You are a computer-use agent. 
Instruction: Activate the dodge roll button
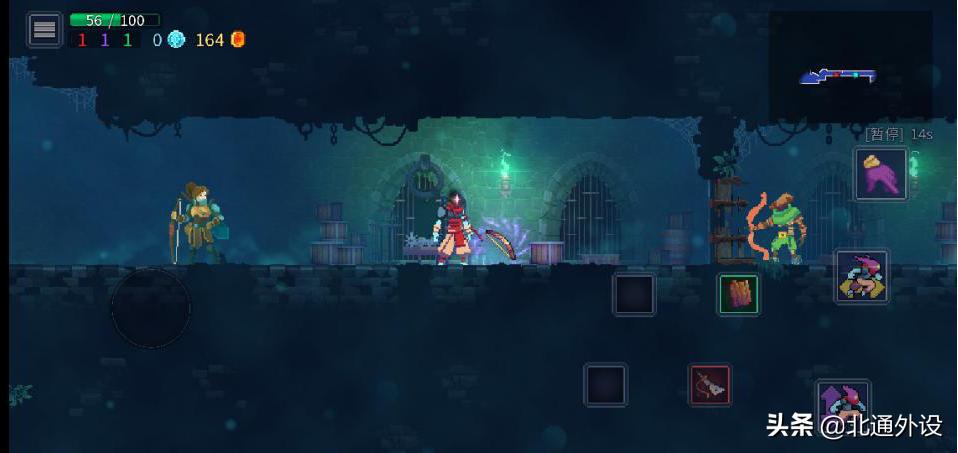[861, 277]
